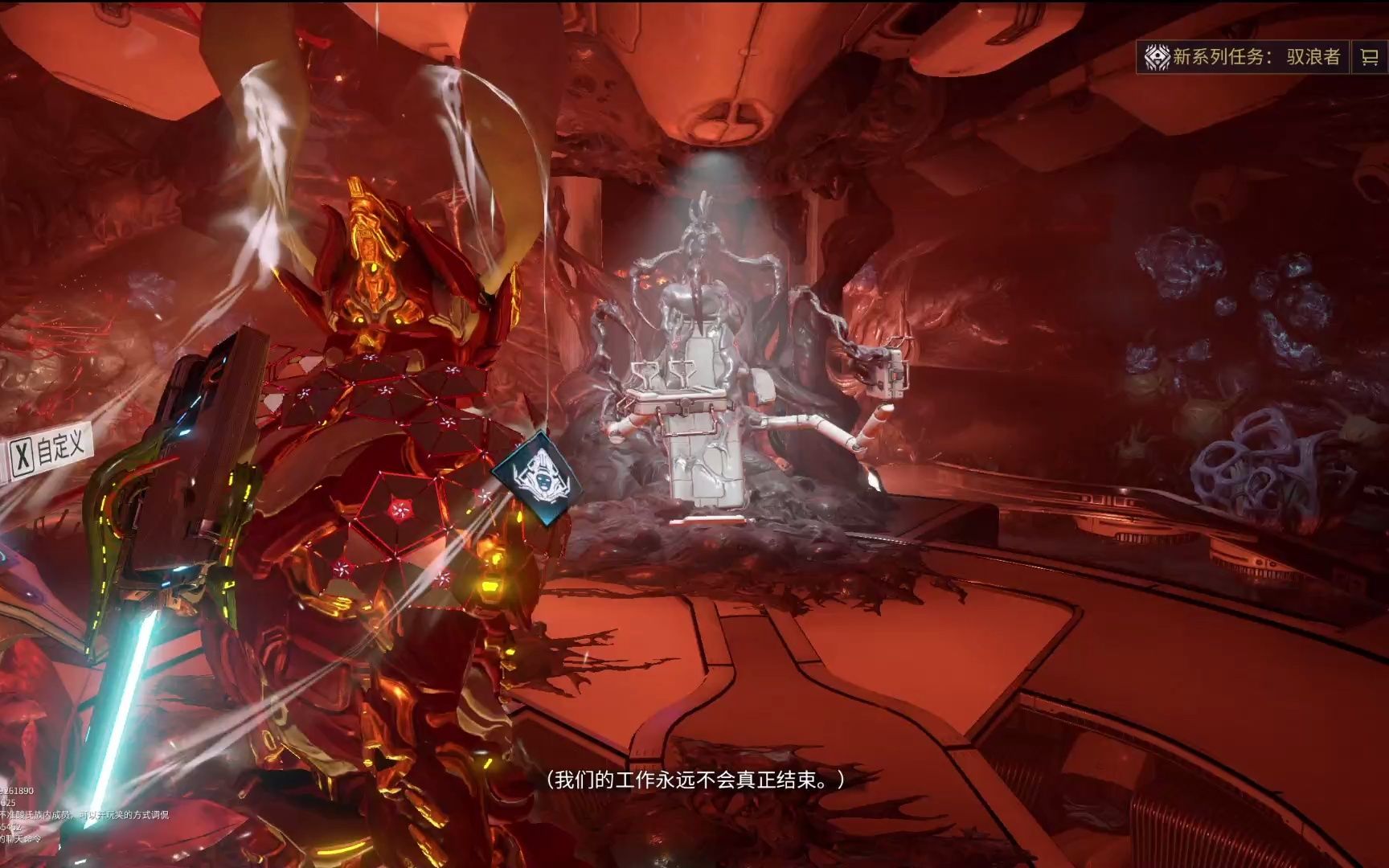This screenshot has width=1389, height=868.
Task: Open the shopping cart market icon
Action: tap(1369, 56)
